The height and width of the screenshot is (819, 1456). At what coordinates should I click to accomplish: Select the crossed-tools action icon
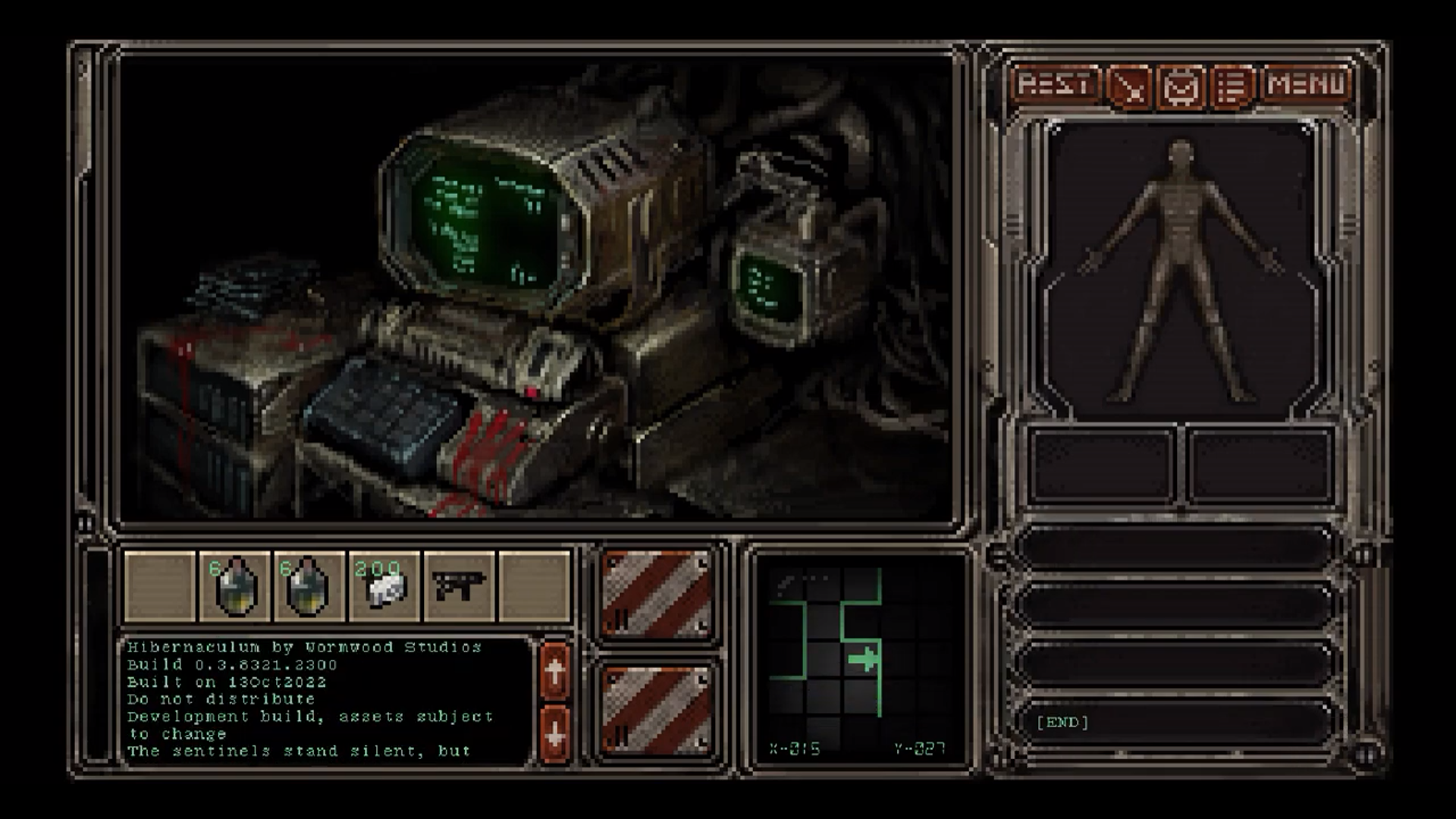(x=1128, y=84)
